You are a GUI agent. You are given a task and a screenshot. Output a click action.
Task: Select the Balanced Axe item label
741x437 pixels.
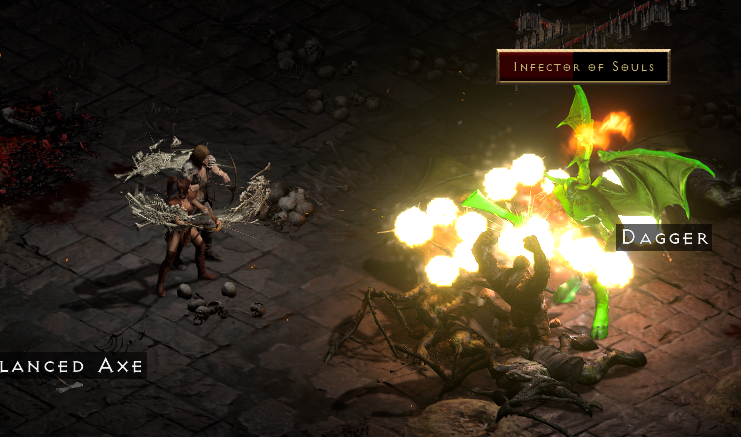point(71,366)
